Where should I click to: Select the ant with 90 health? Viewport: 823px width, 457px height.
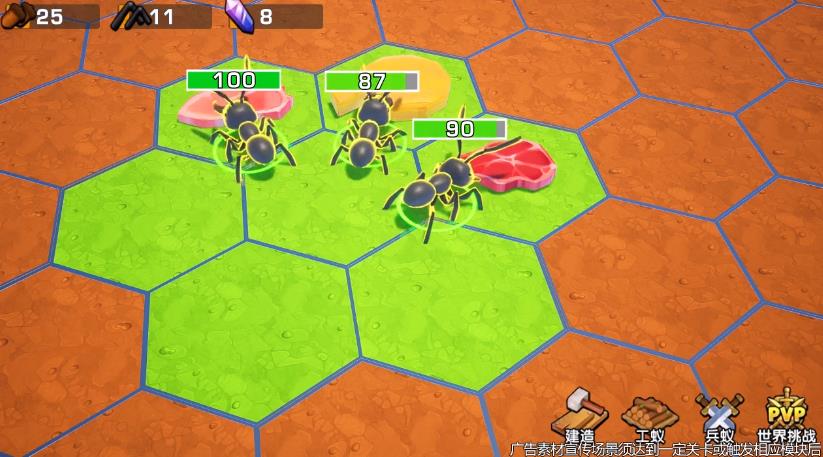pos(434,186)
